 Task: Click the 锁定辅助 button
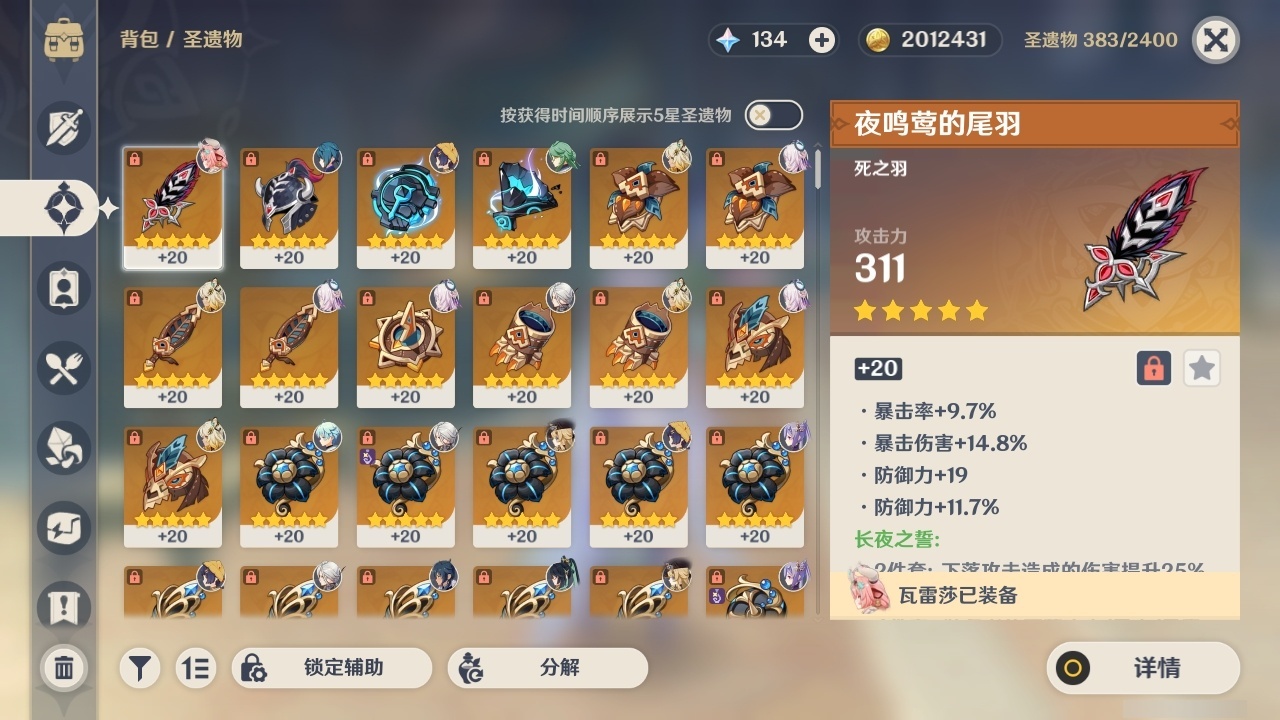[x=333, y=668]
